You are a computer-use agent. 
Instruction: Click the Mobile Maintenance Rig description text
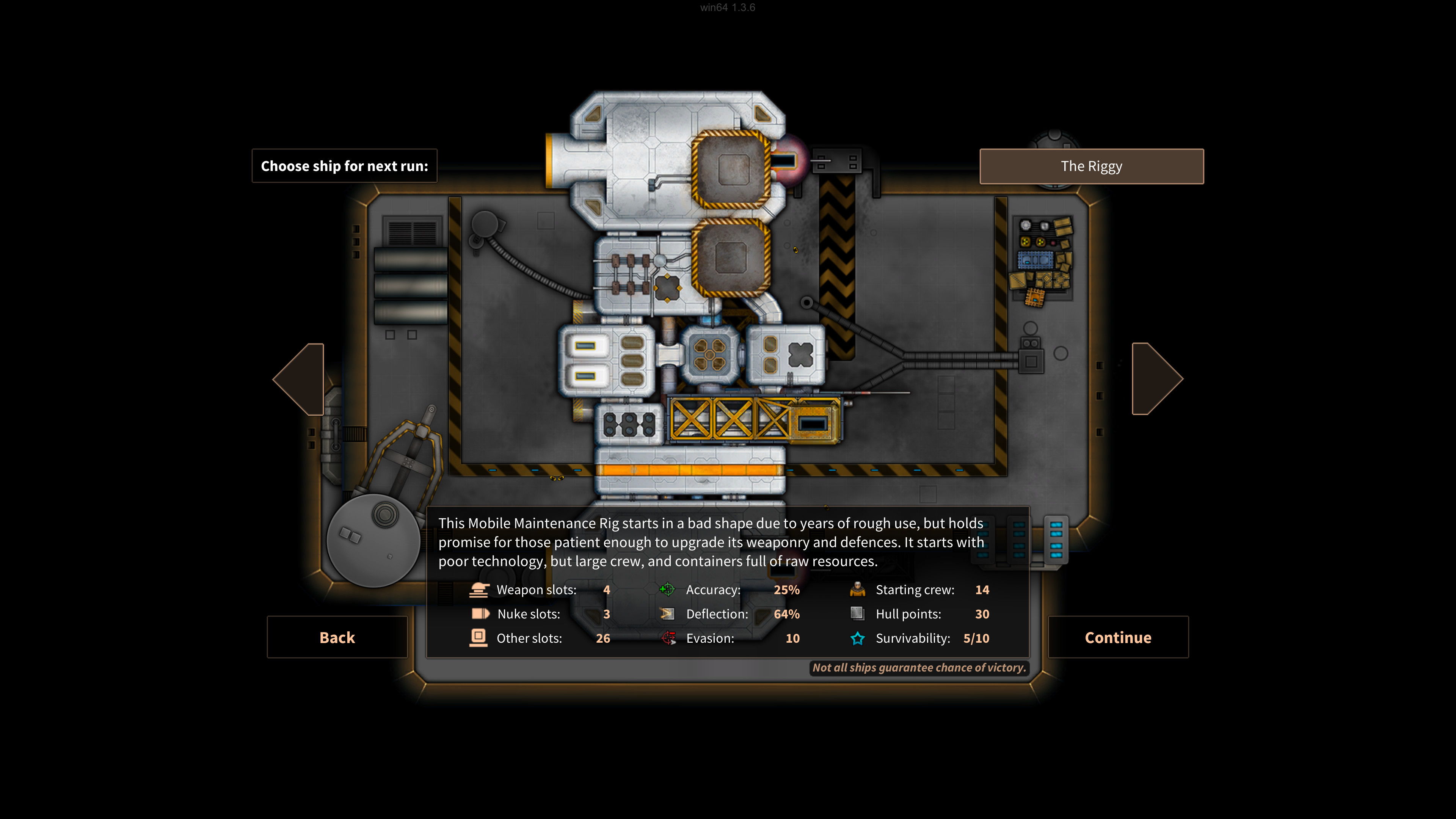click(x=711, y=542)
